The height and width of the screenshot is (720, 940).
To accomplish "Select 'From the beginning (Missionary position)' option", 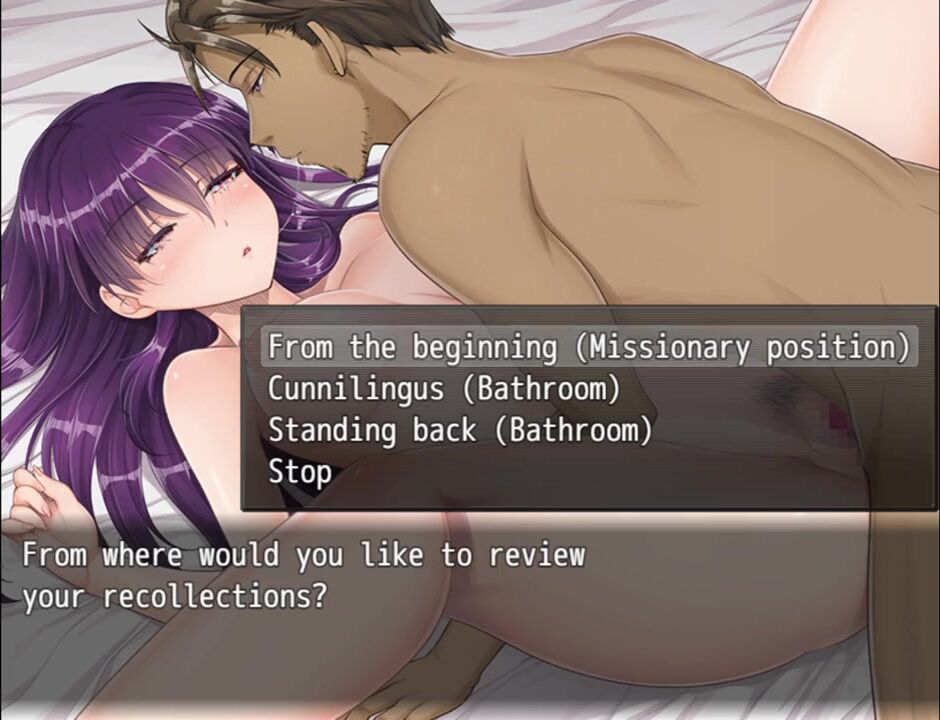I will click(589, 347).
